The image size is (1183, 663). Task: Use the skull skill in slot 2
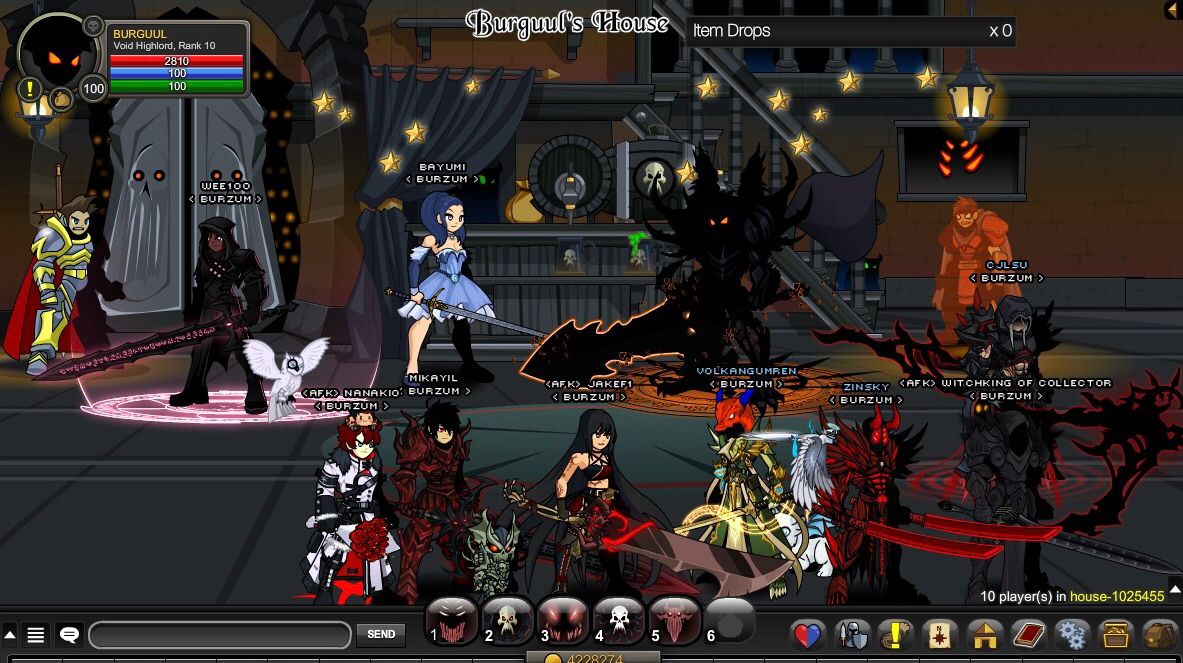pyautogui.click(x=508, y=622)
